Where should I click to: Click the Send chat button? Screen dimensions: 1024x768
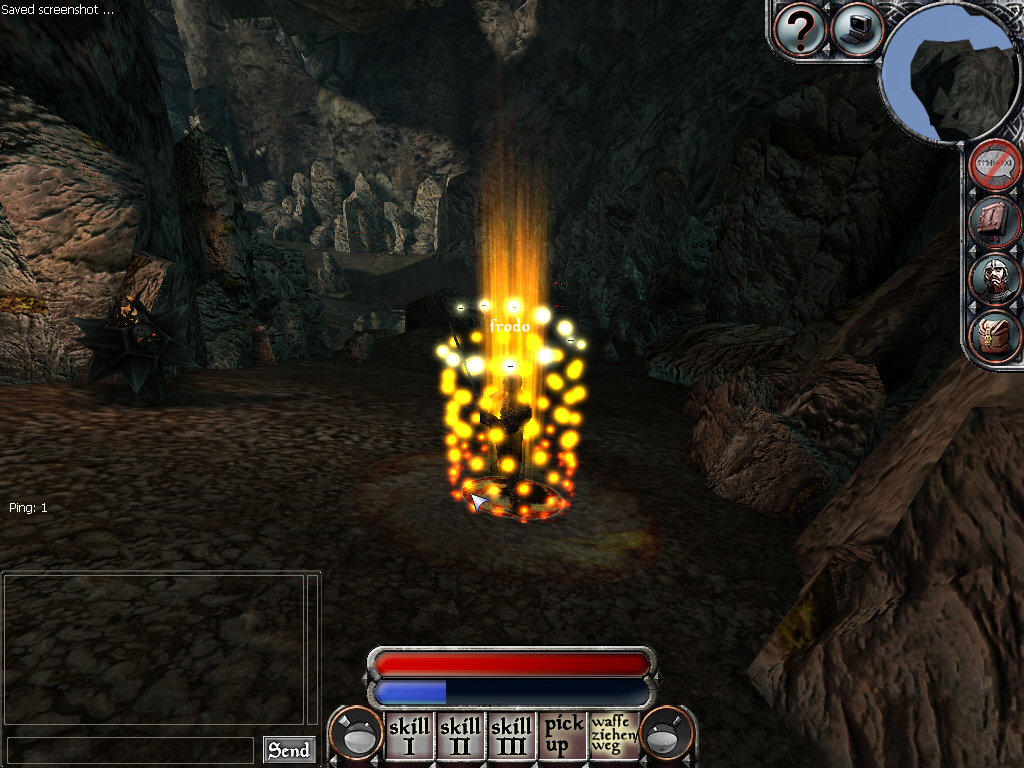click(289, 750)
